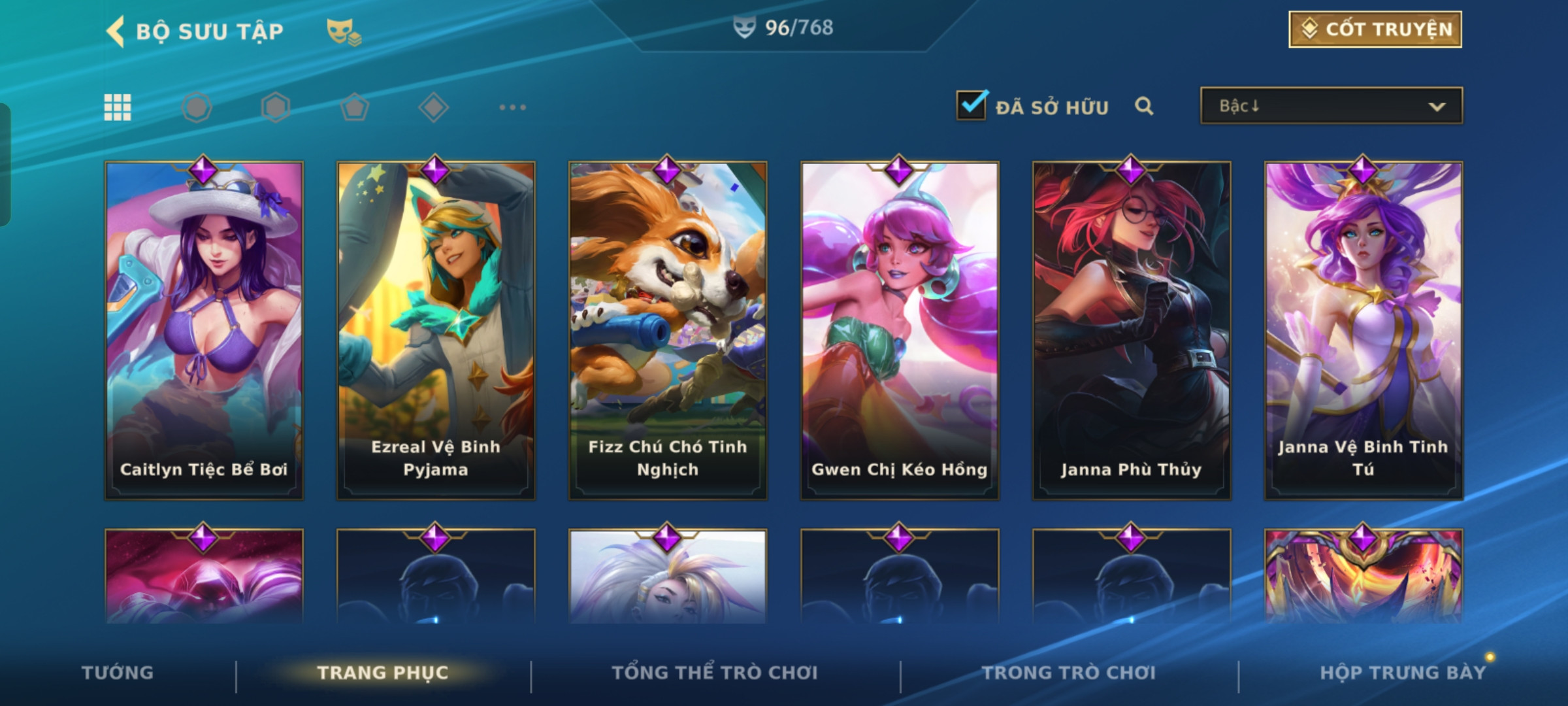Choose the diamond-shaped tier filter

[x=433, y=107]
